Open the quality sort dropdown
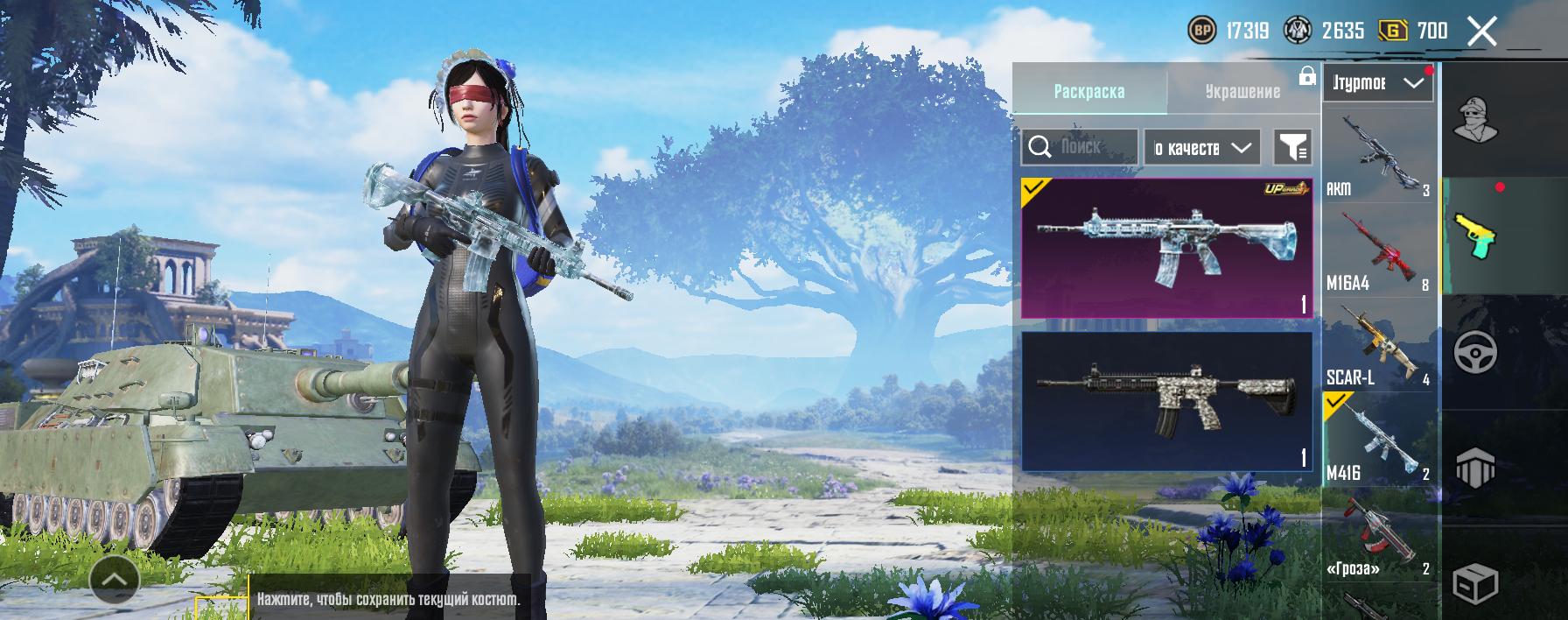The image size is (1568, 620). [x=1202, y=148]
